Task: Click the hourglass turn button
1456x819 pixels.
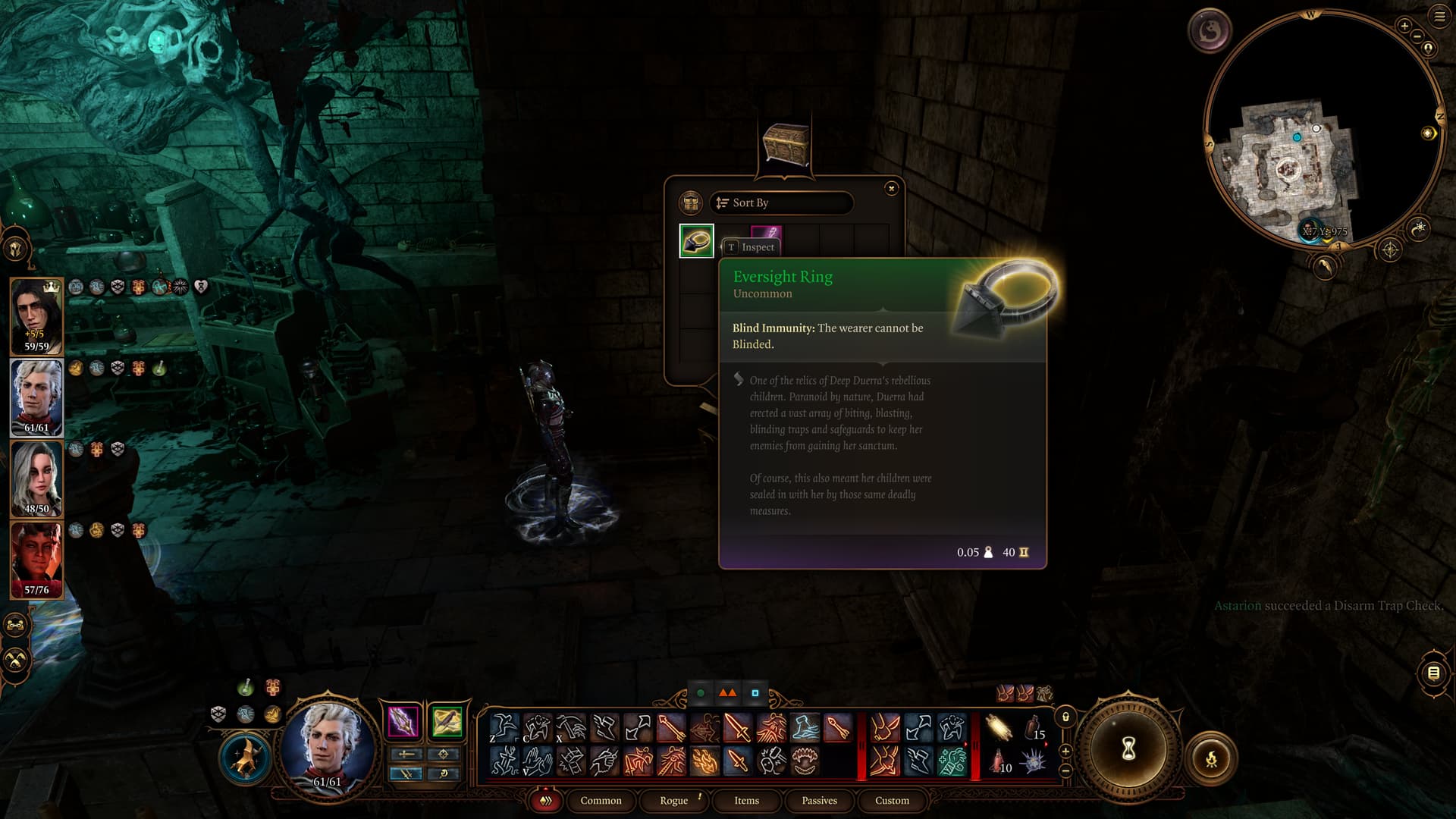Action: coord(1128,749)
